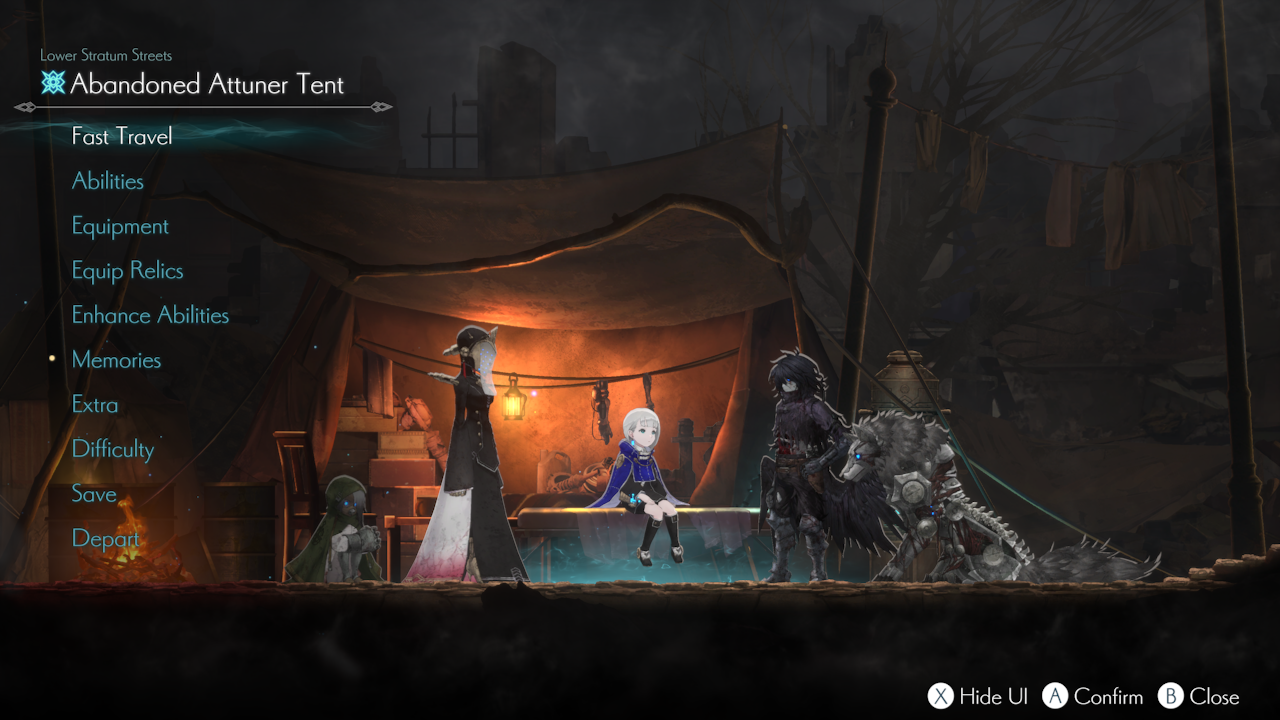Change the Difficulty setting
The height and width of the screenshot is (720, 1280).
point(113,449)
